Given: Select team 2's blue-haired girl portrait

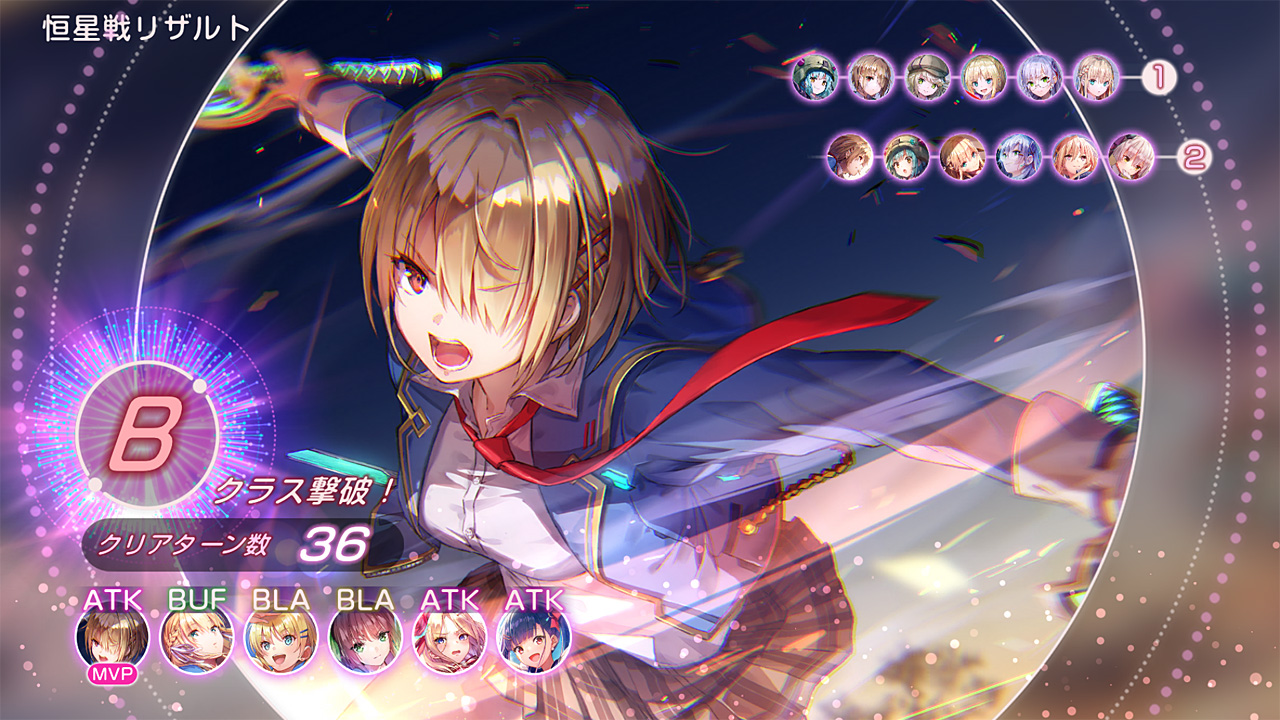Looking at the screenshot, I should pos(1019,158).
